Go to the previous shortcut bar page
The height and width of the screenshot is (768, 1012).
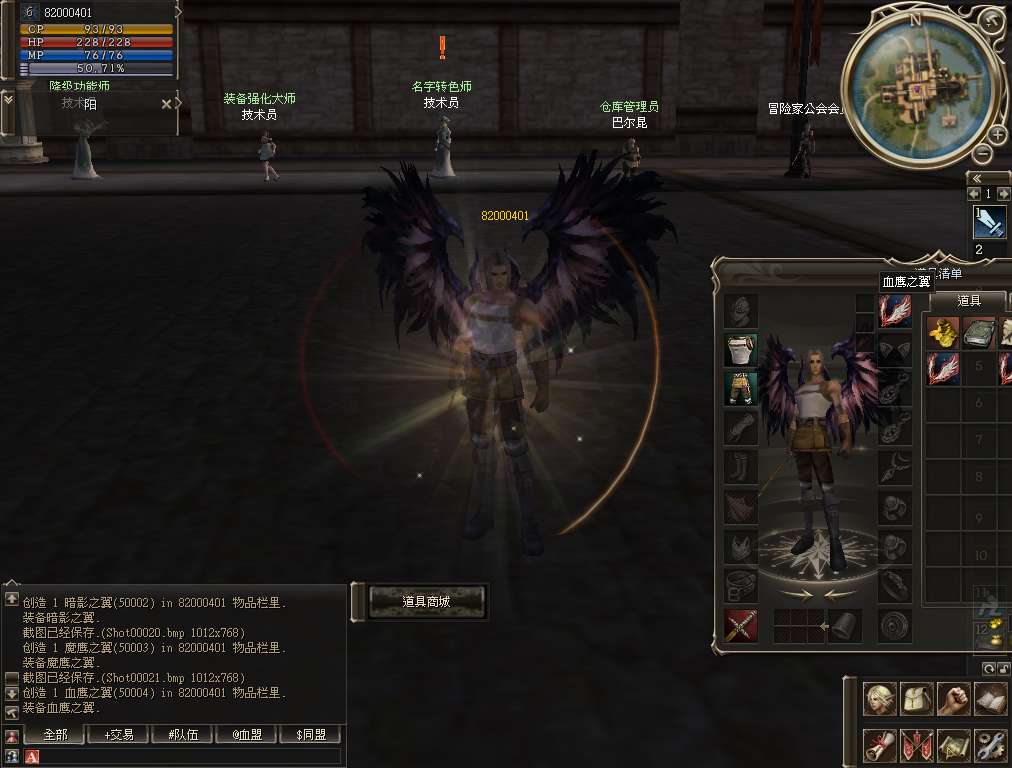(x=975, y=194)
